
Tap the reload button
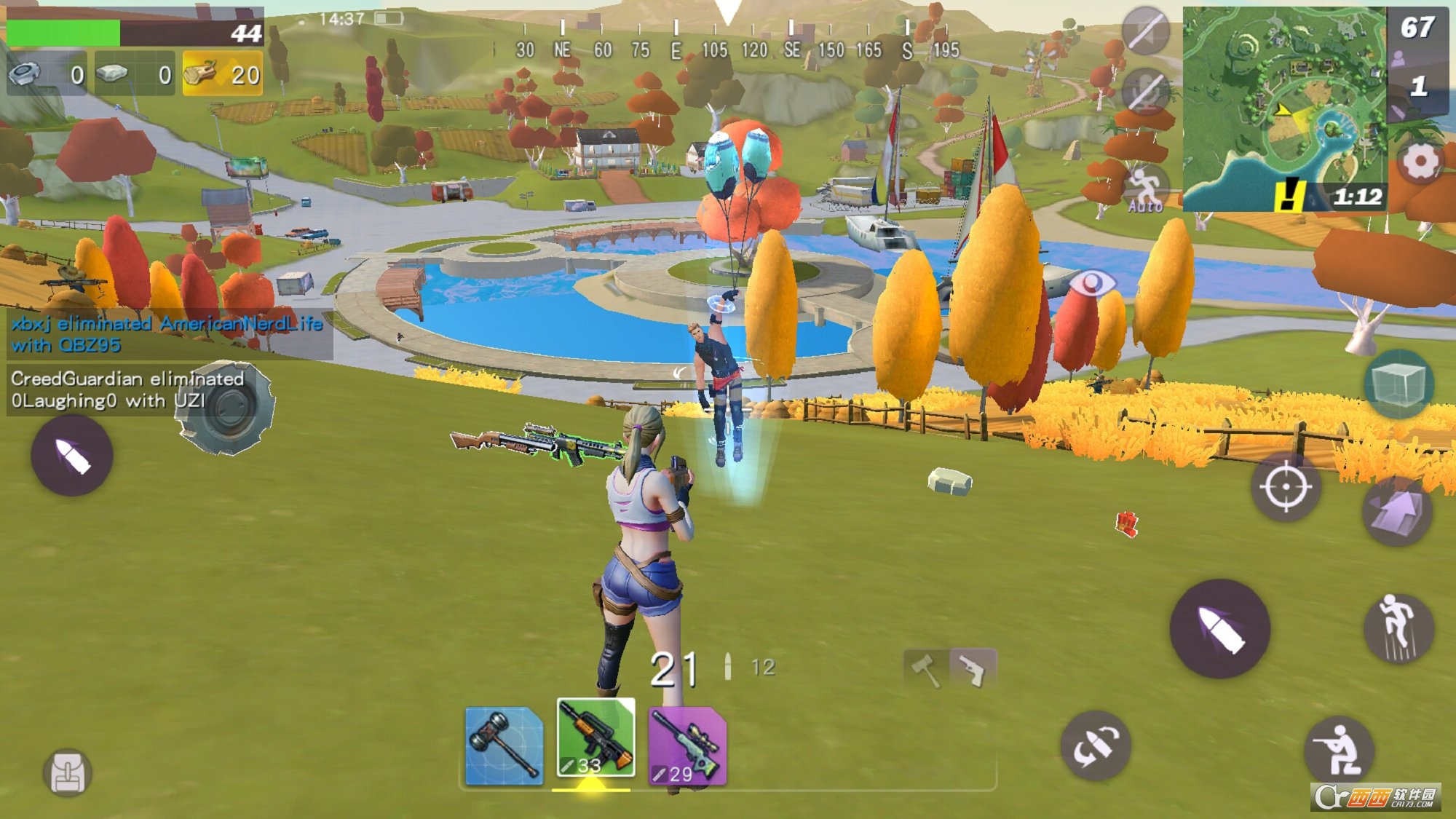tap(1095, 745)
